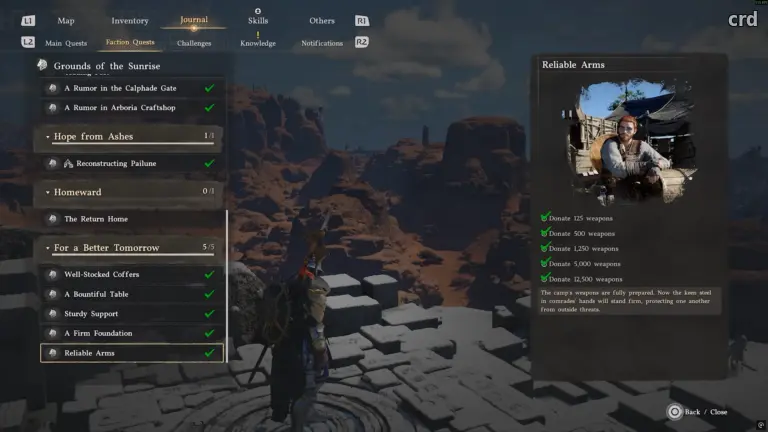Select the Journal tab
This screenshot has height=432, width=768.
click(x=194, y=20)
